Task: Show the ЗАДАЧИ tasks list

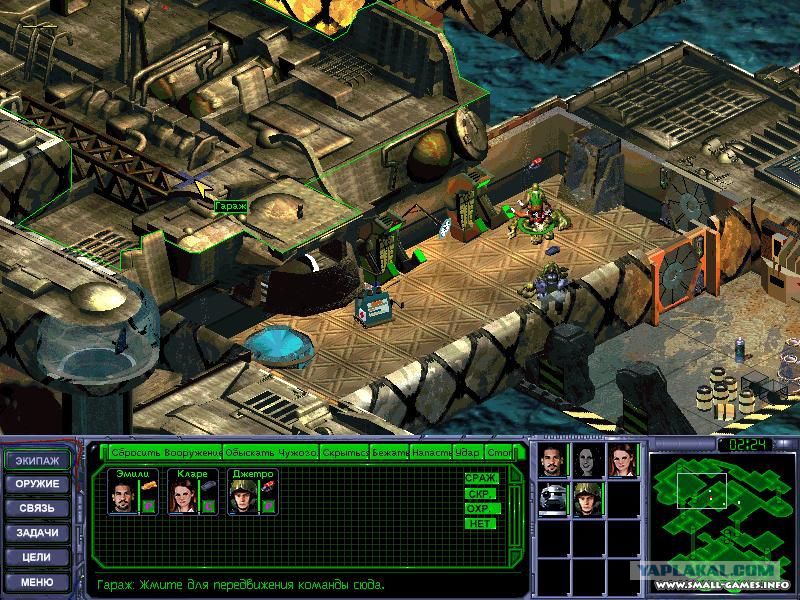Action: tap(39, 533)
